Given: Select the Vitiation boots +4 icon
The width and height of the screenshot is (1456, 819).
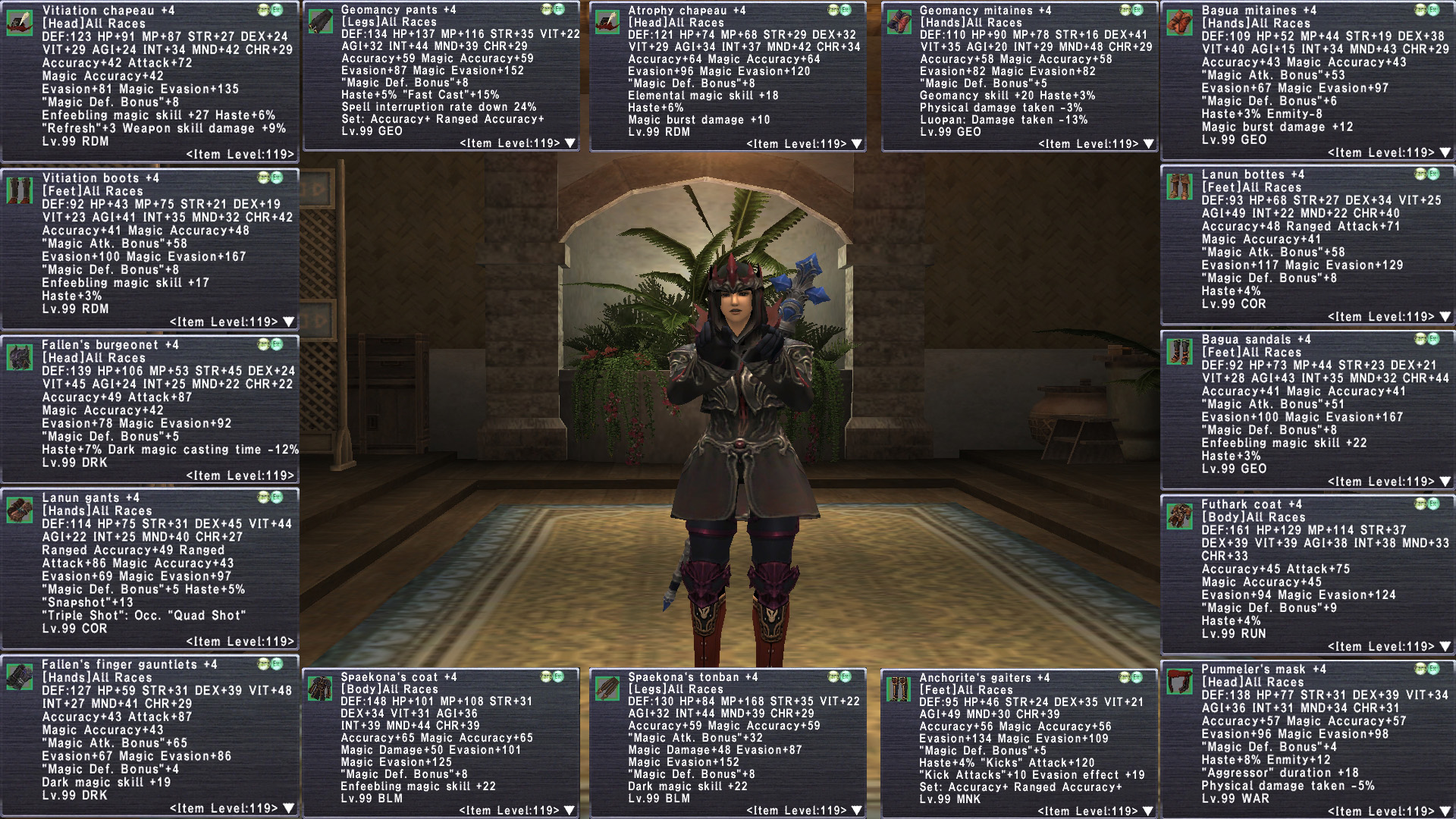Looking at the screenshot, I should coord(19,190).
